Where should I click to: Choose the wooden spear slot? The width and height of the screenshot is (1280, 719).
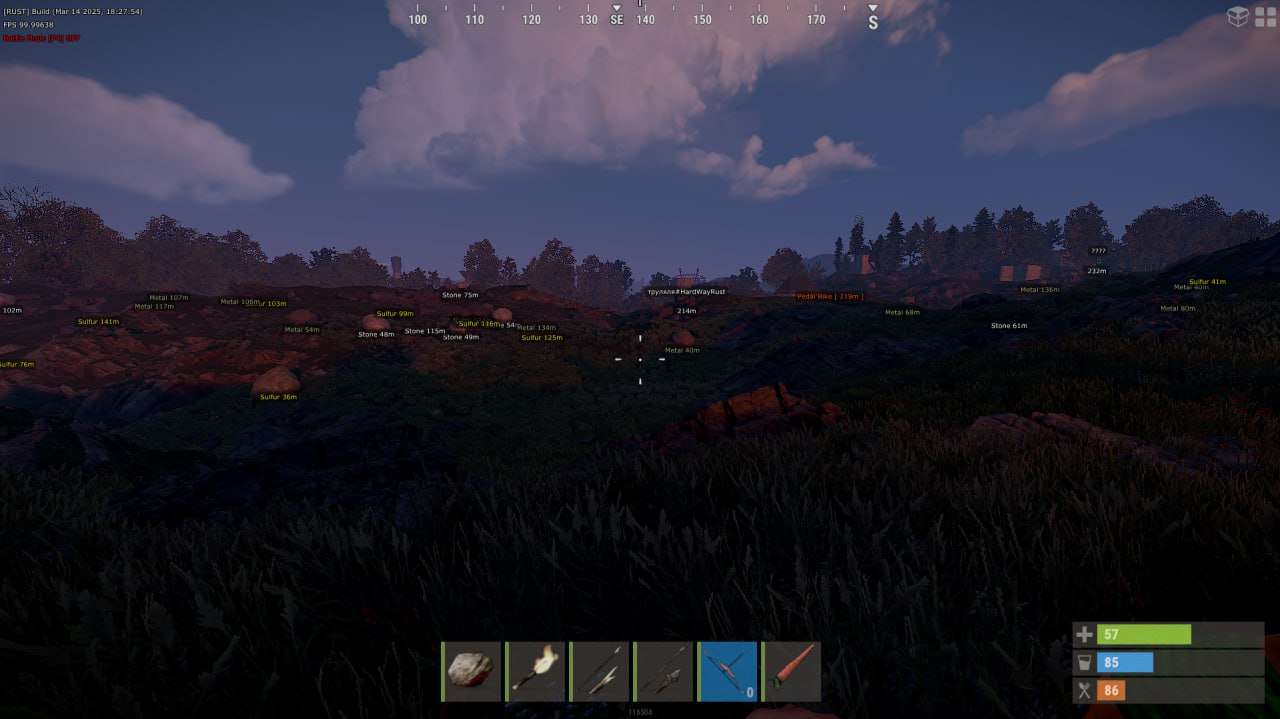pyautogui.click(x=599, y=671)
